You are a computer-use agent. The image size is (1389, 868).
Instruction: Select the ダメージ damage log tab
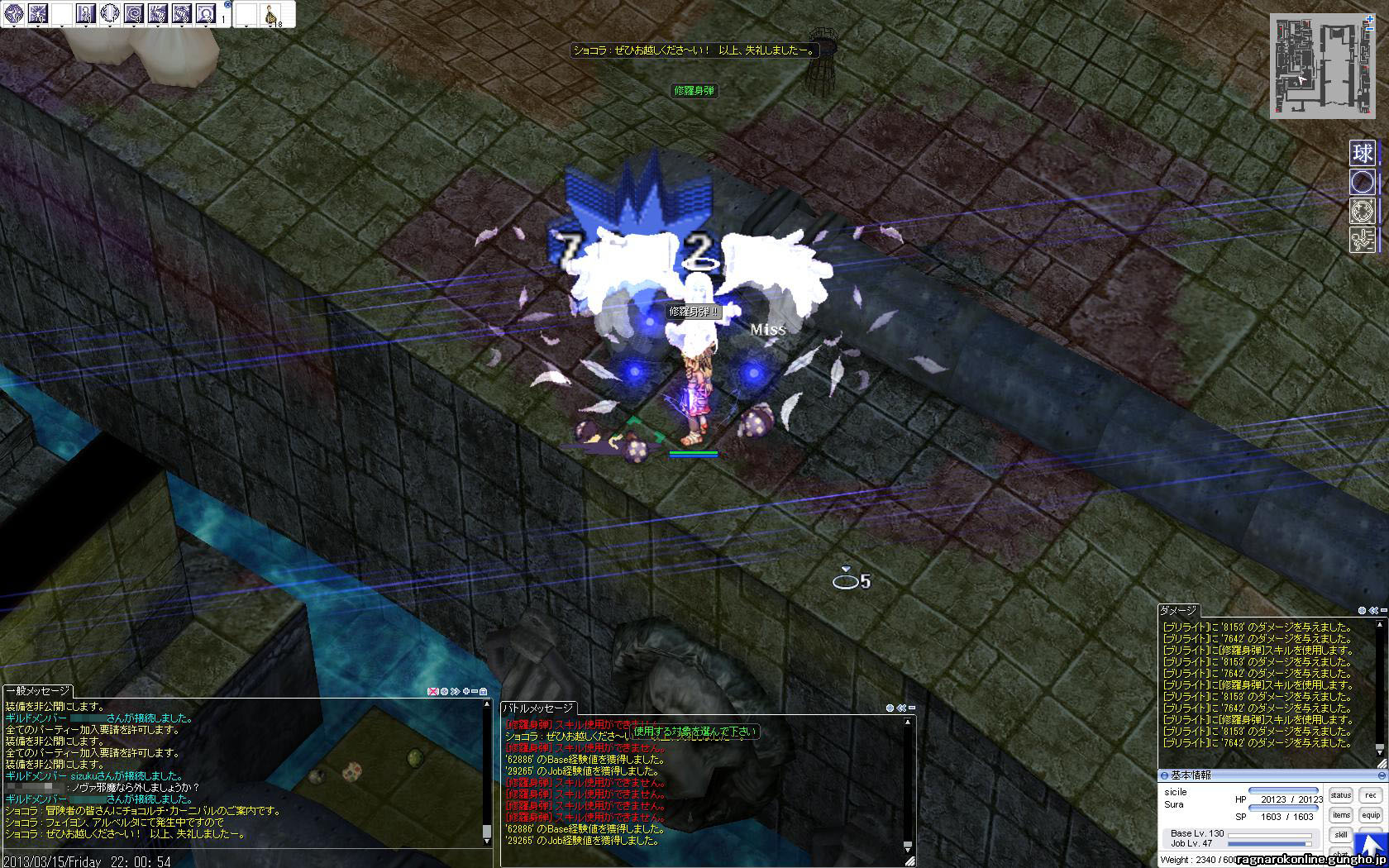[1178, 610]
